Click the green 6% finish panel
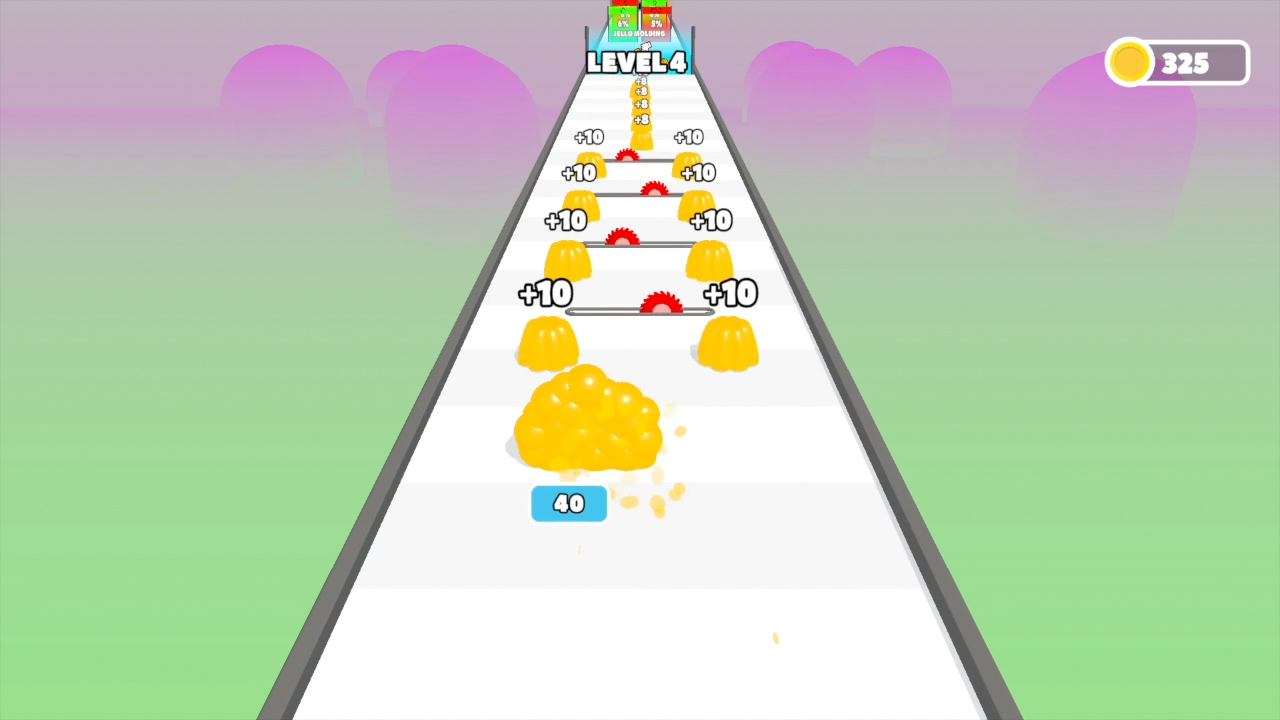Viewport: 1280px width, 720px height. [623, 23]
